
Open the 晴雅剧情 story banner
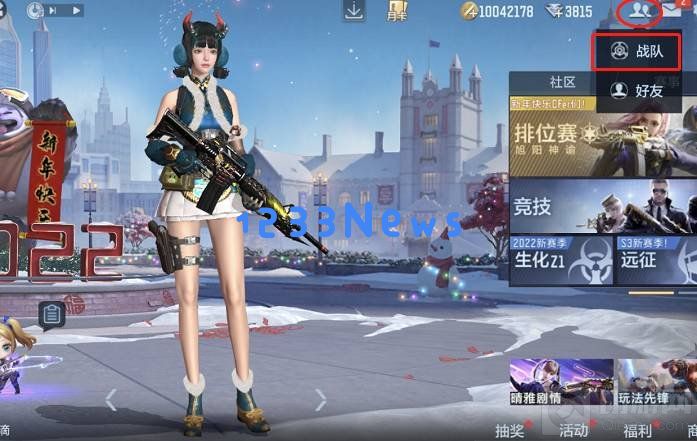pos(546,382)
